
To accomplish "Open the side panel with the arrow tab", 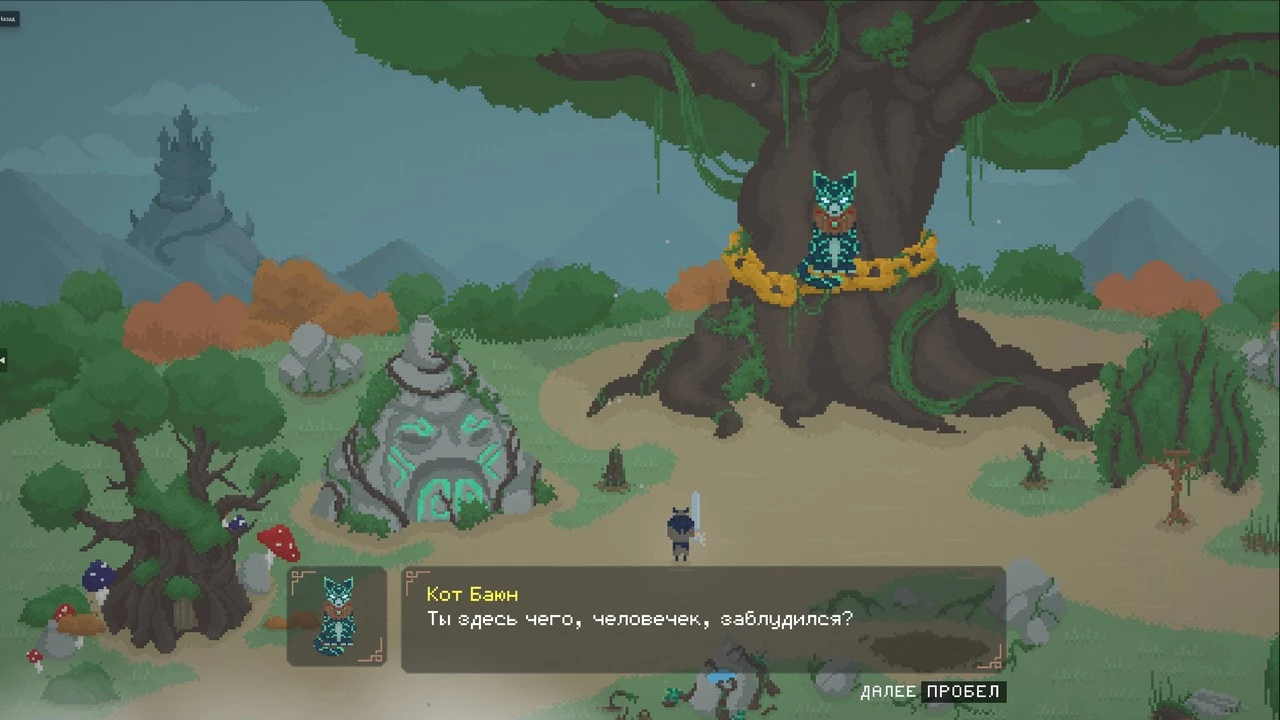I will pos(3,359).
